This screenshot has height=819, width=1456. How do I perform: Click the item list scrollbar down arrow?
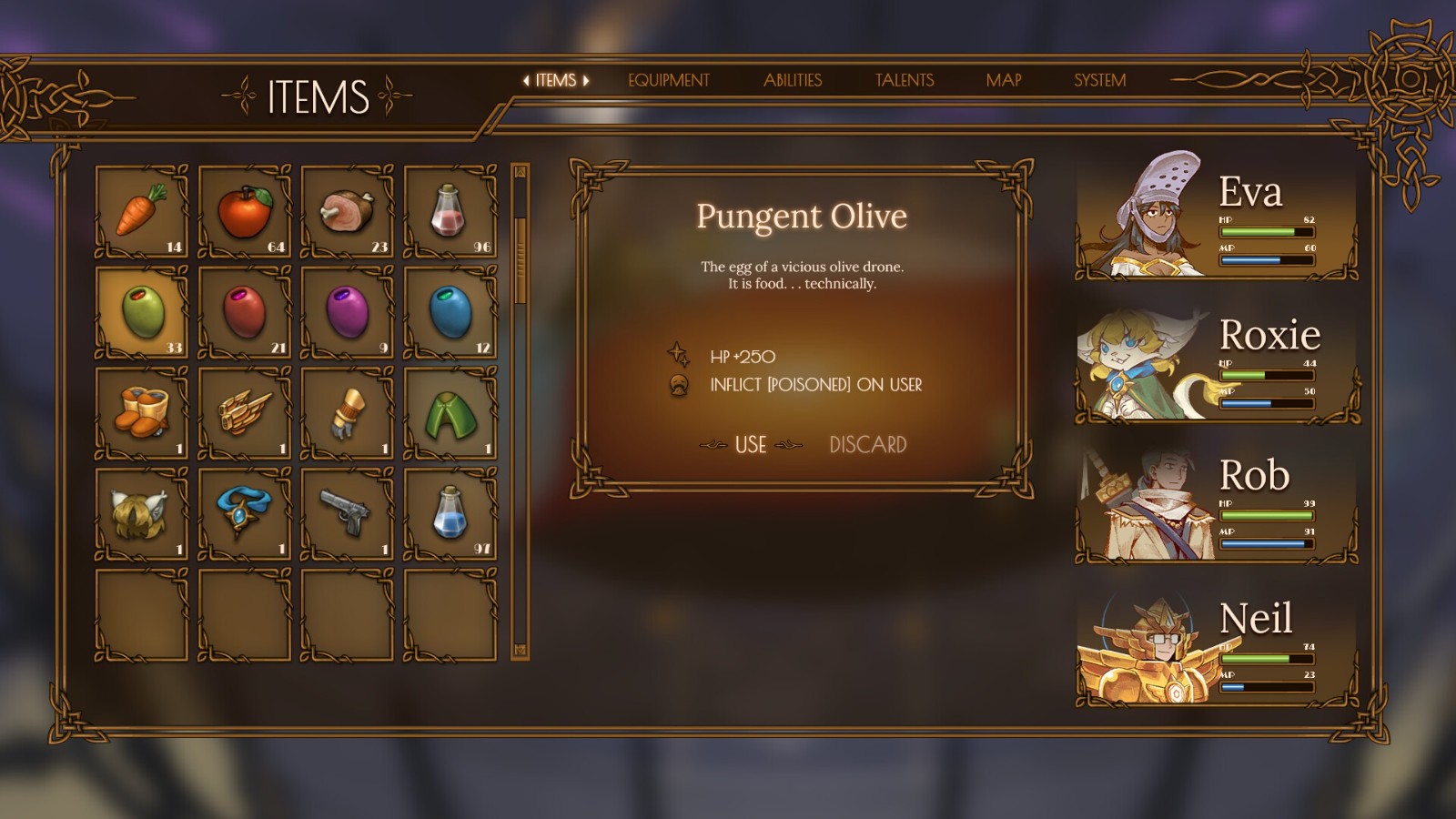(x=521, y=651)
